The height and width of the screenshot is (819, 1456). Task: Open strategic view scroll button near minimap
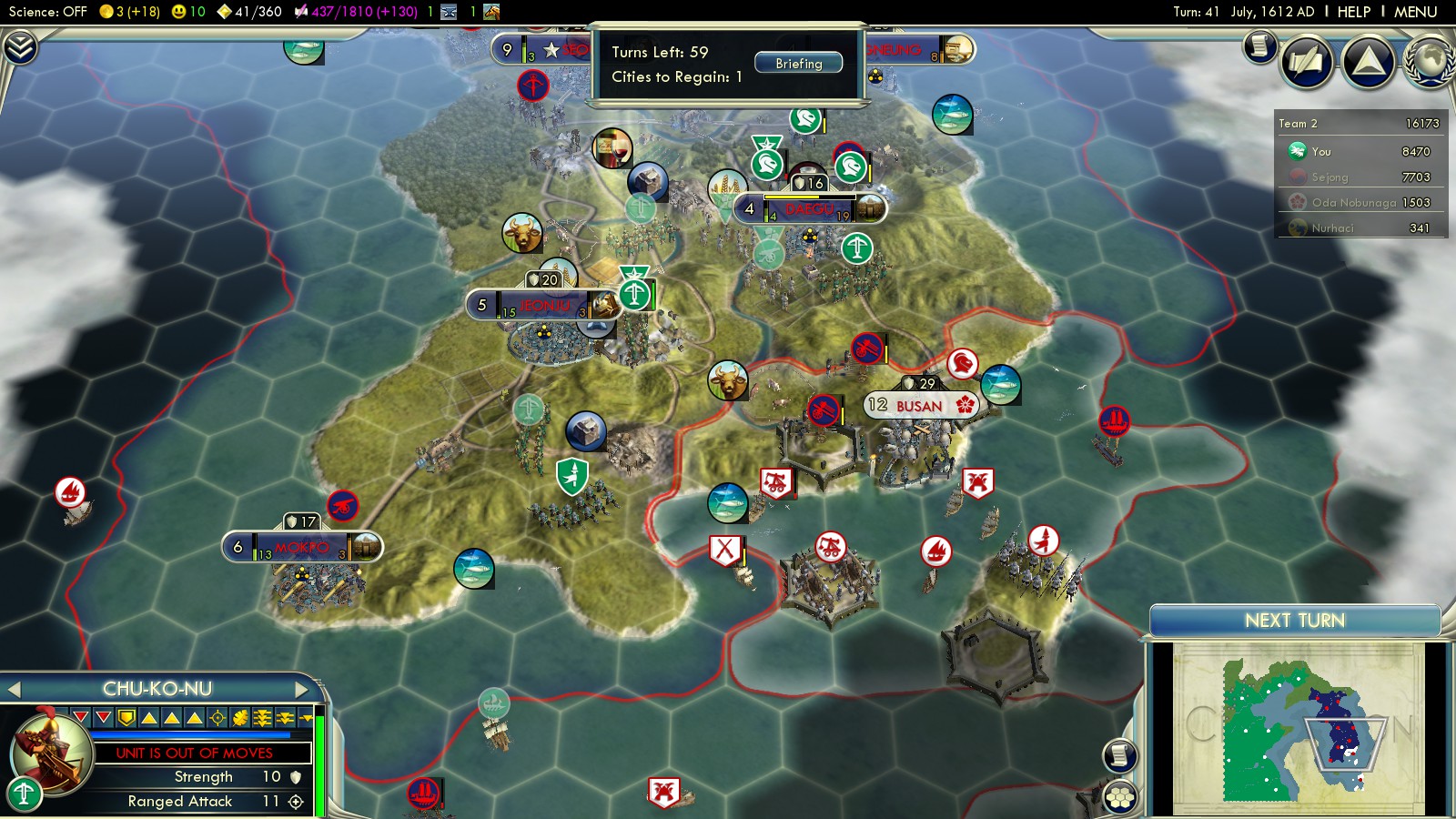click(x=1120, y=755)
